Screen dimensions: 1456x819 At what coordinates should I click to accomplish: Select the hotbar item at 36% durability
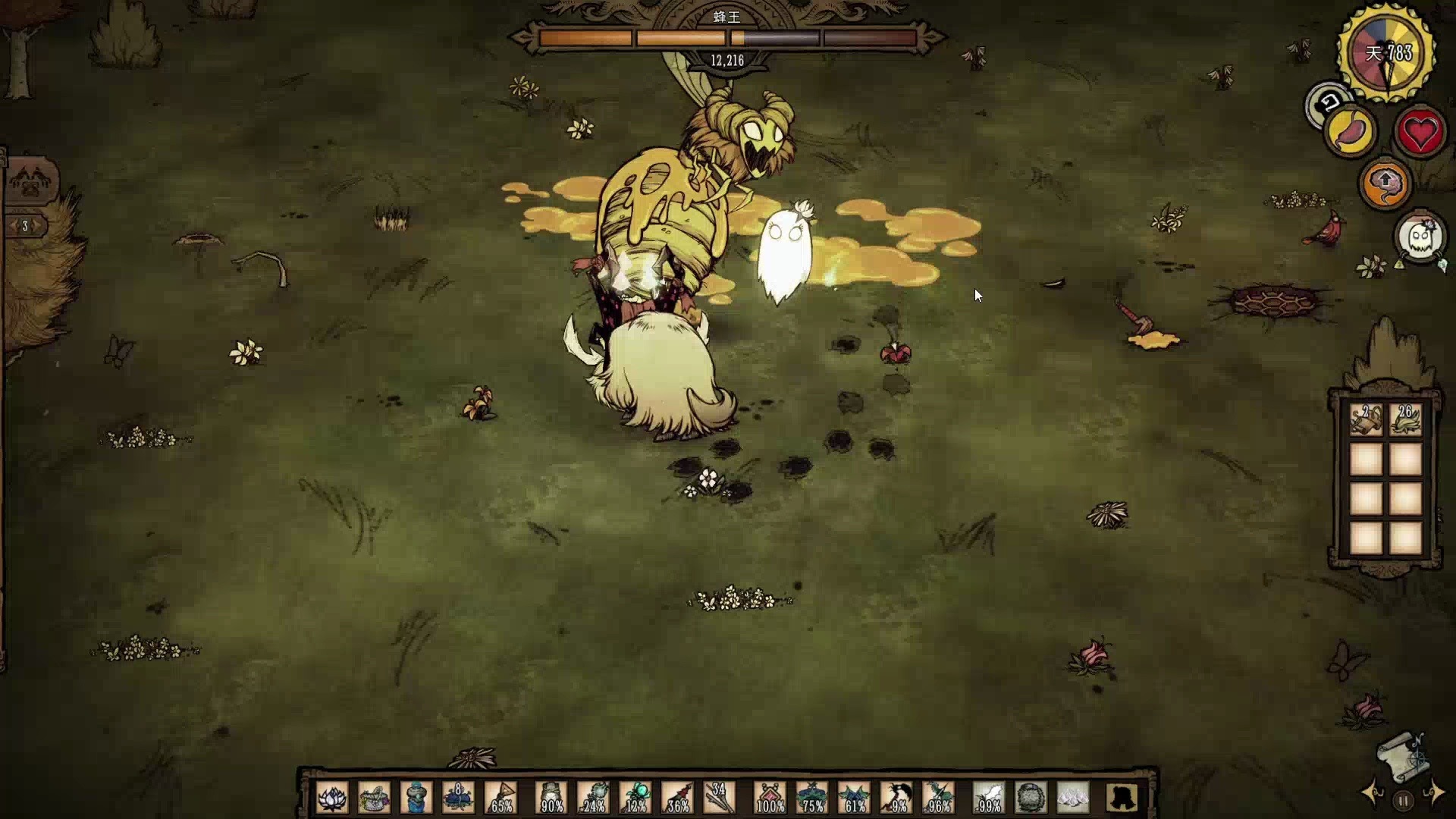(x=677, y=799)
